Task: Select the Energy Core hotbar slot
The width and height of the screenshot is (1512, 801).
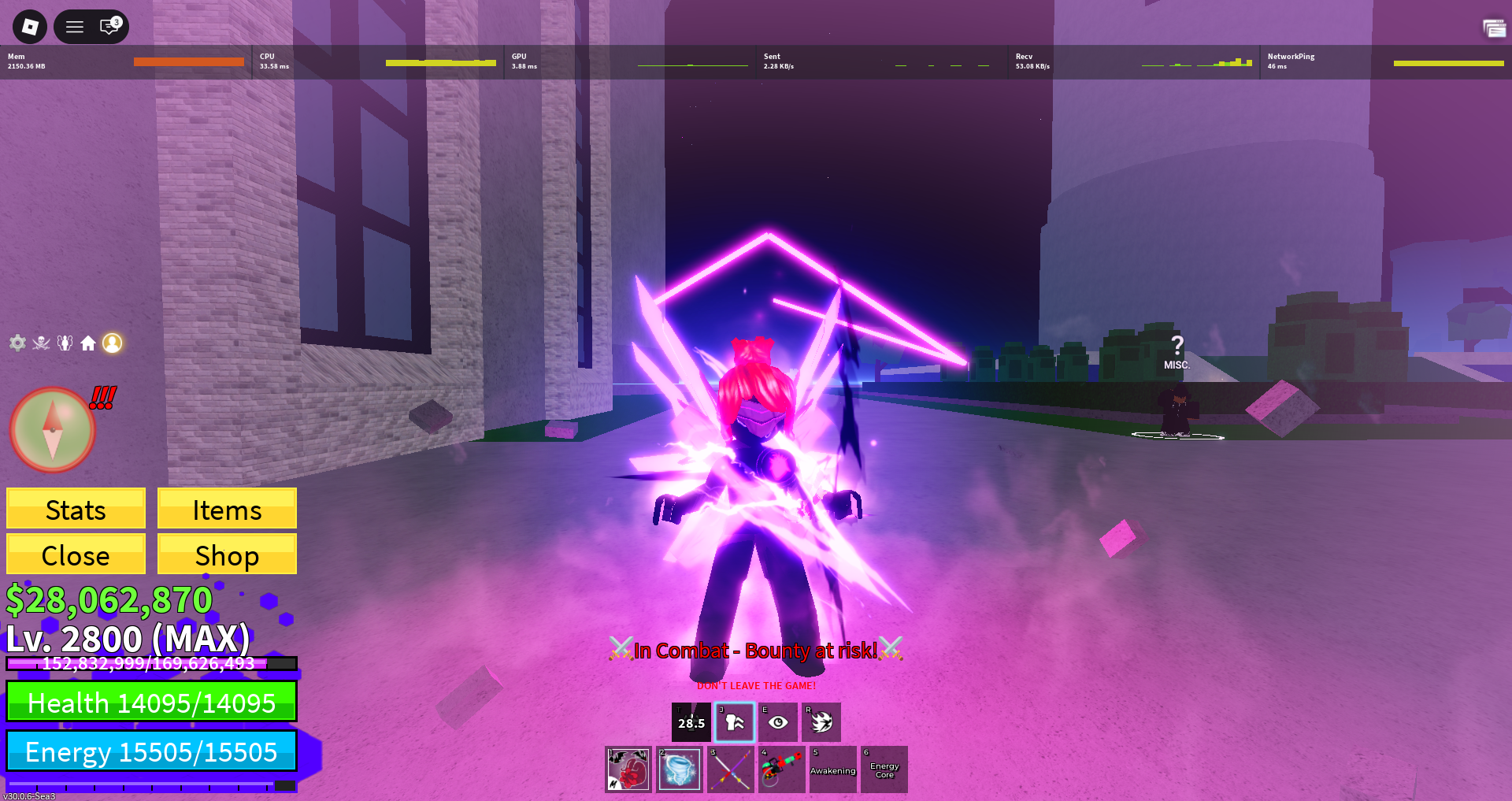Action: coord(884,769)
